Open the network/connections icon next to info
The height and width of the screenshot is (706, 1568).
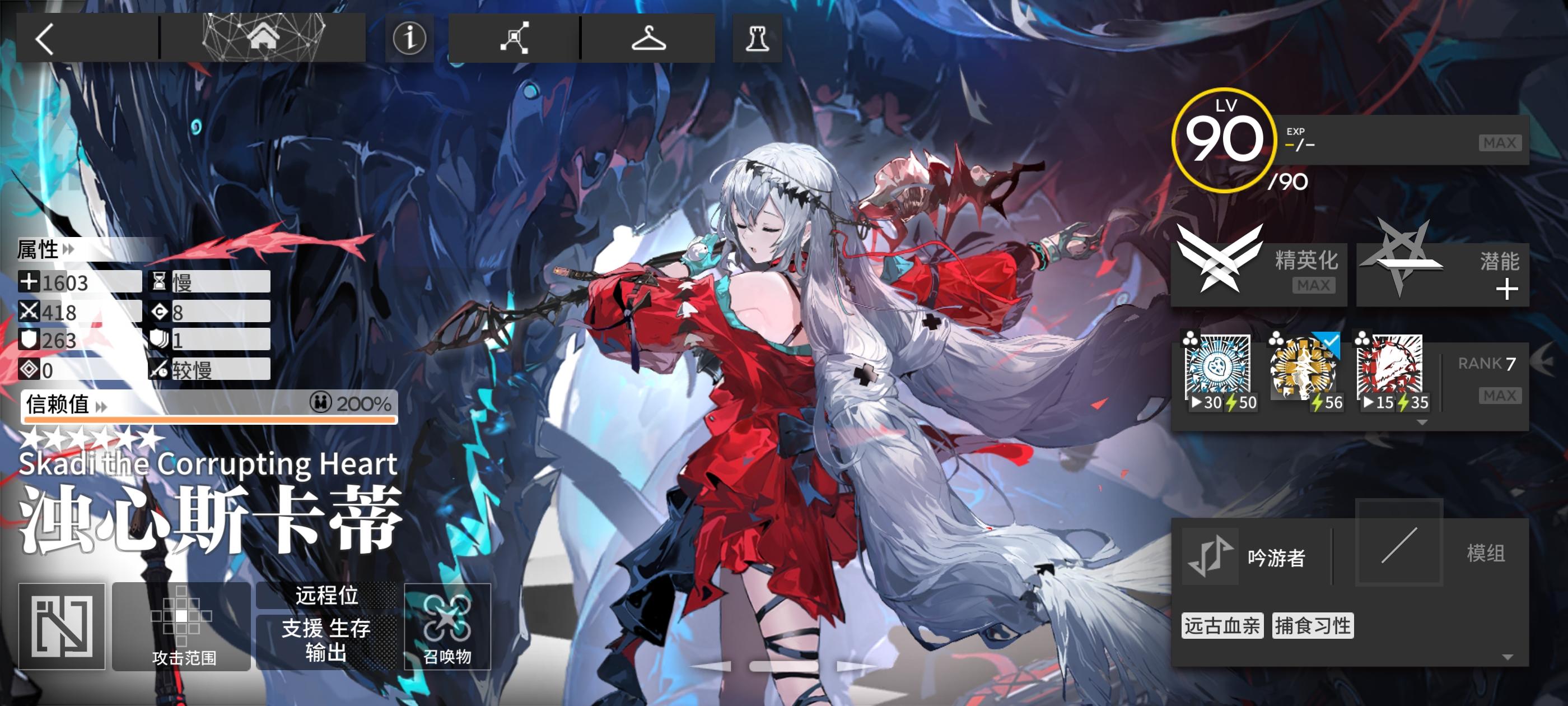[514, 38]
